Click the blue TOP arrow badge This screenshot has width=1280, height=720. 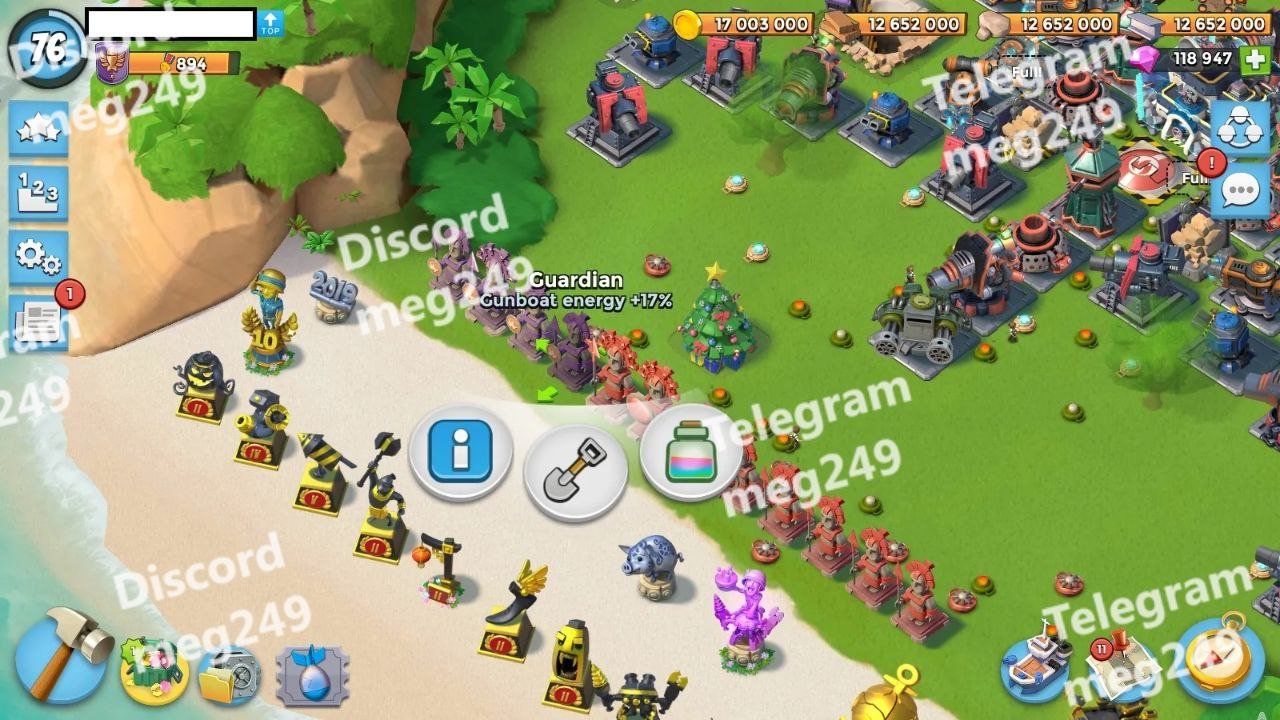coord(270,24)
